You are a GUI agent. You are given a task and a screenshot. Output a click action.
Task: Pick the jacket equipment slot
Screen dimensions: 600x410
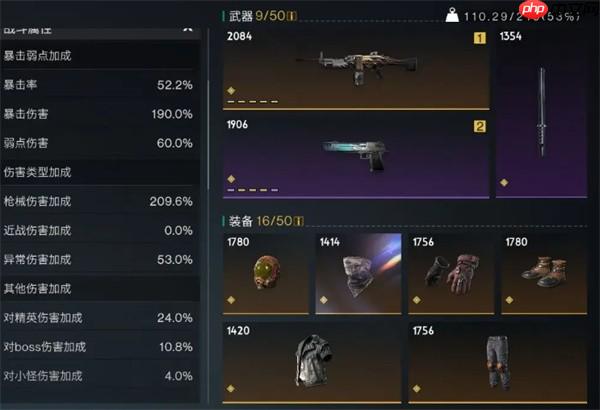[x=310, y=357]
